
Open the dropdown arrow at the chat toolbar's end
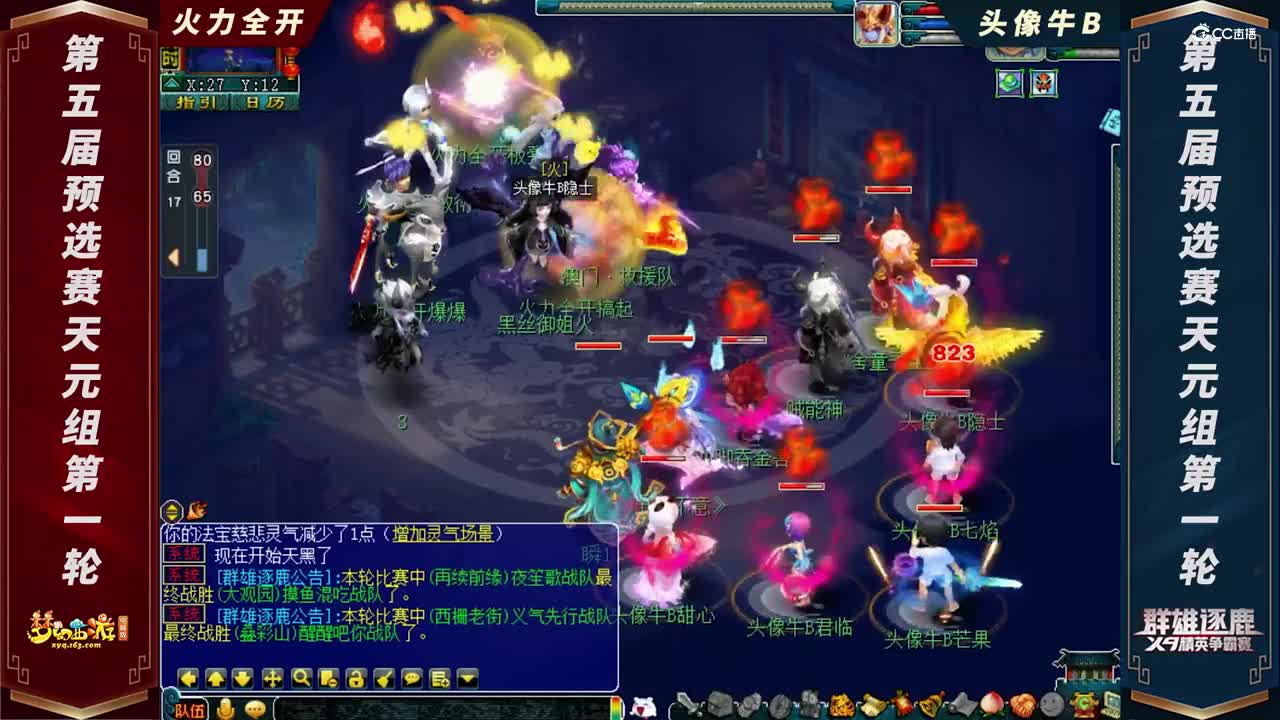(x=466, y=678)
